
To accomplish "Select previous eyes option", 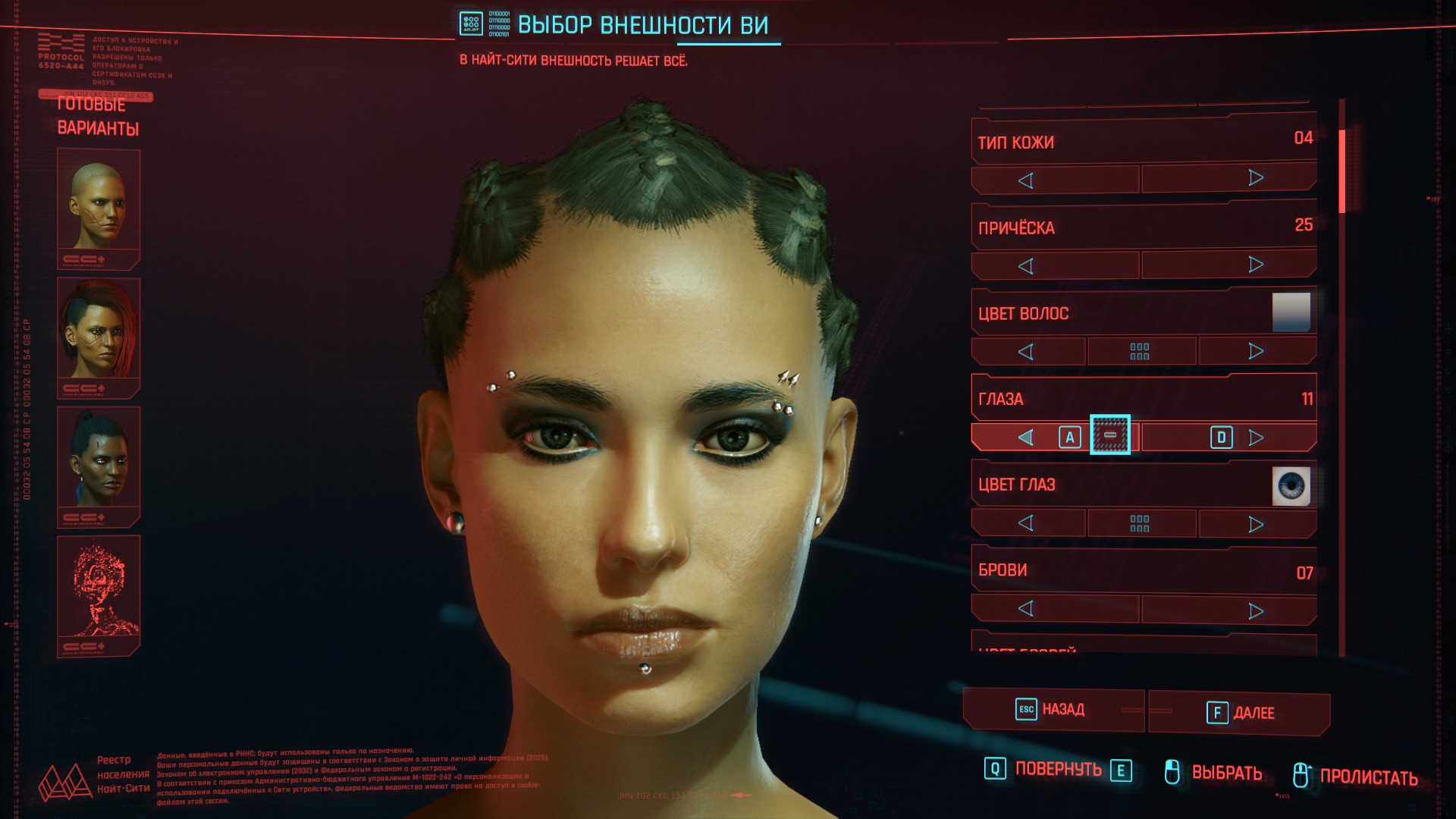I will [x=1028, y=438].
